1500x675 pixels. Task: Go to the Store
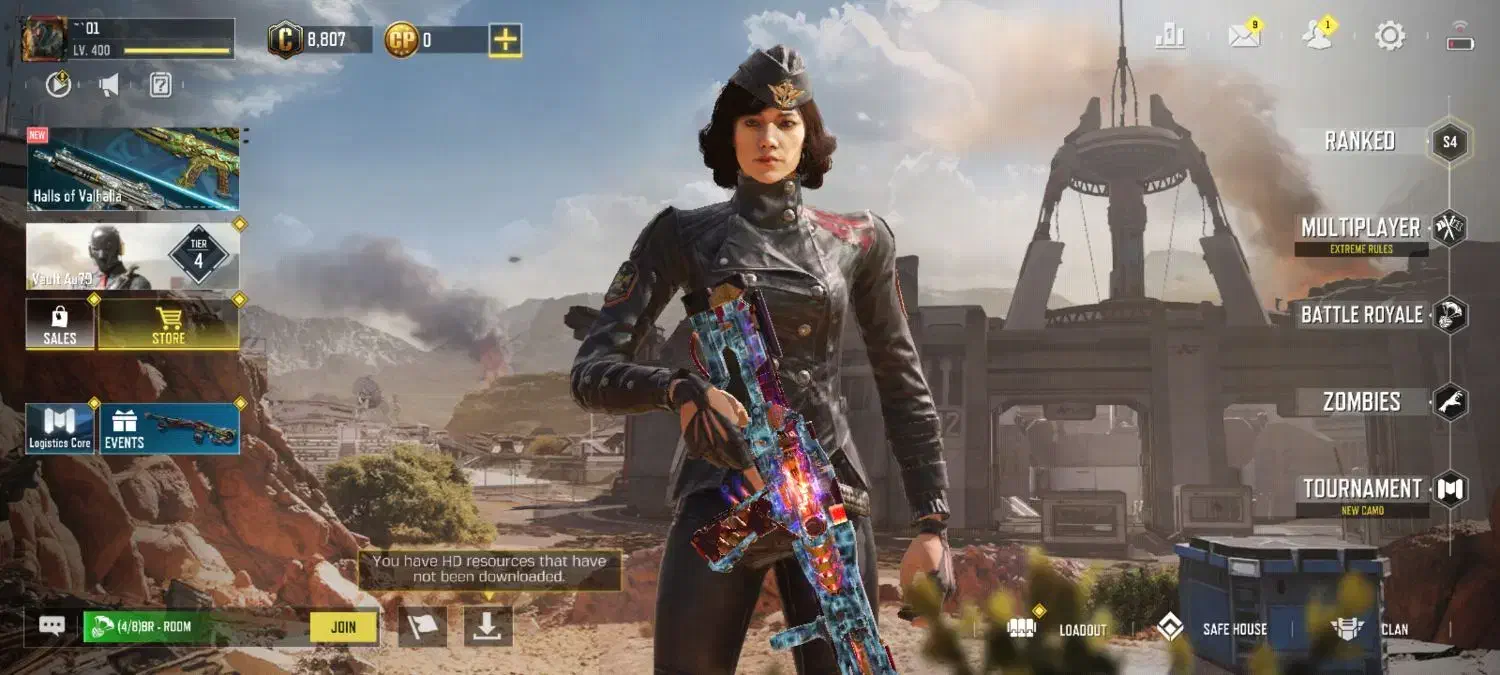(168, 324)
